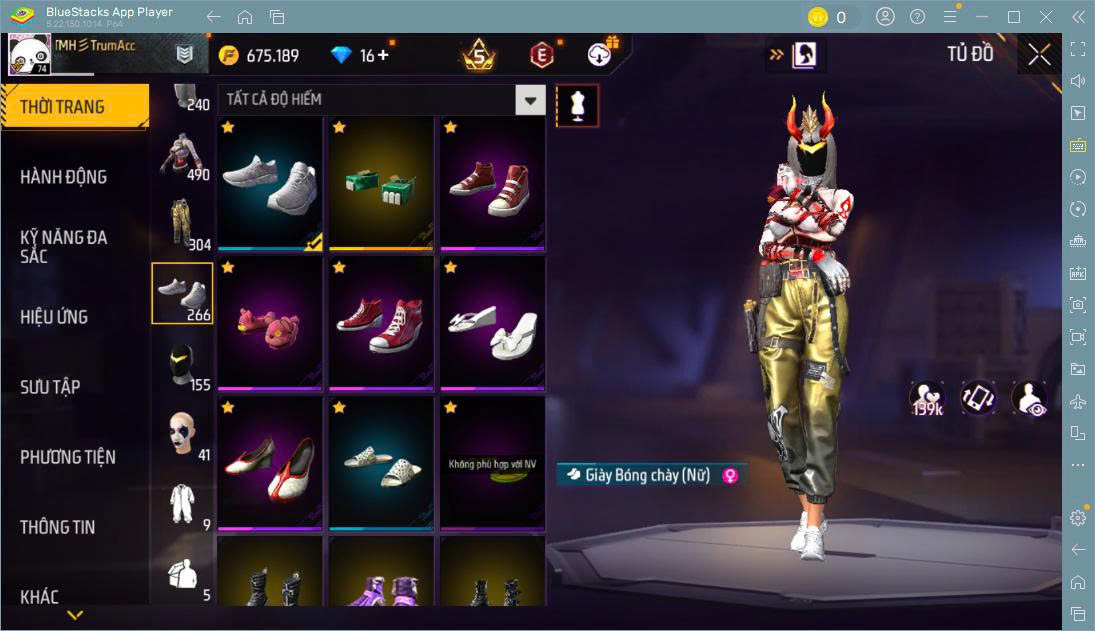Add diamonds with the plus button
The height and width of the screenshot is (631, 1095).
[383, 55]
